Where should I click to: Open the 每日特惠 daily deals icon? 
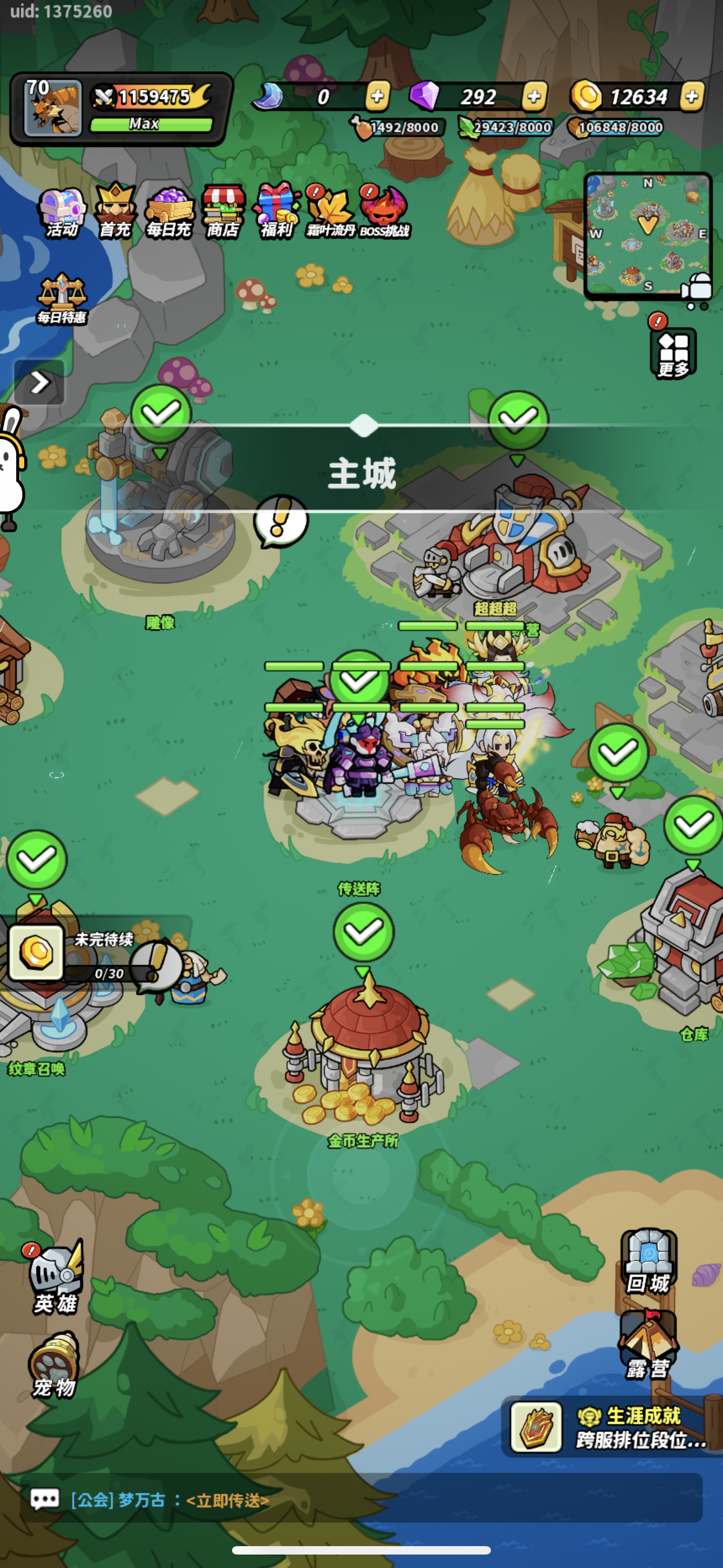(62, 291)
